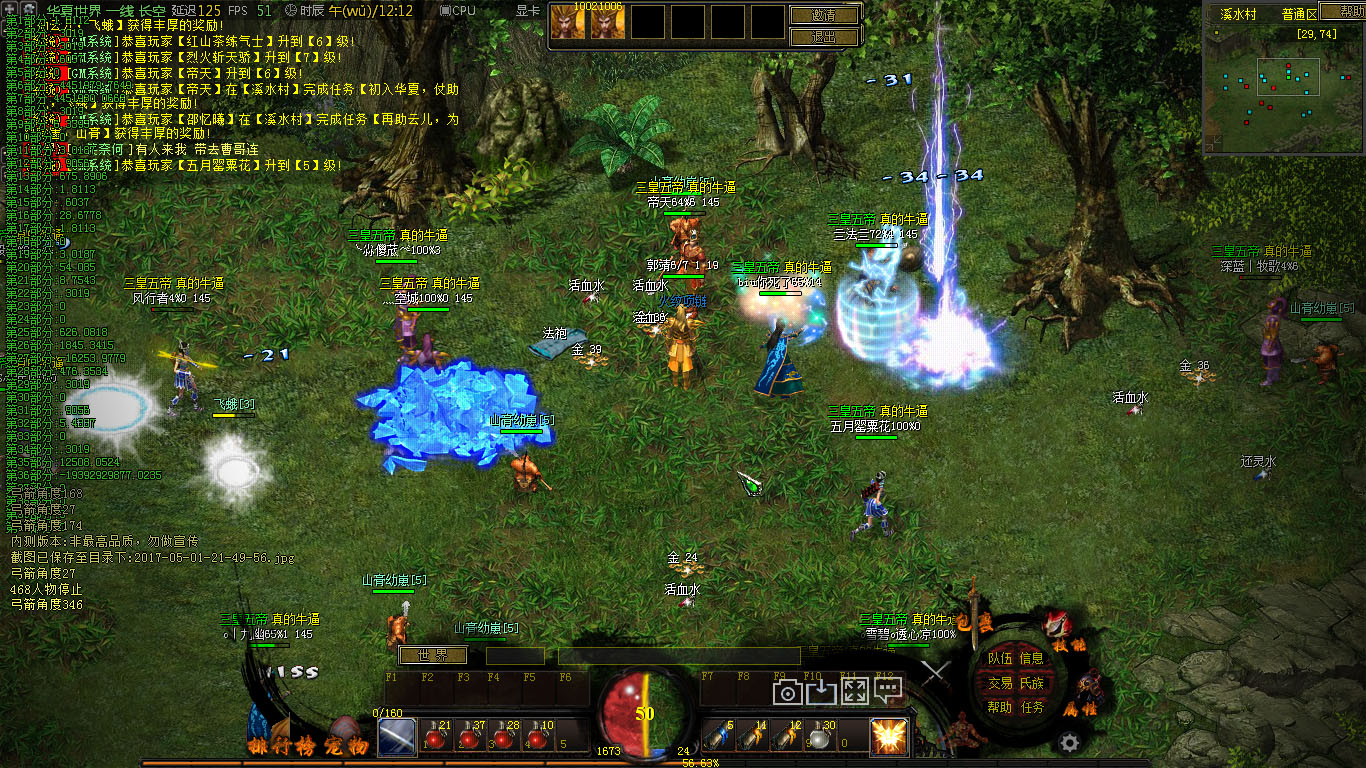
Task: Switch chat channel with 世界 button
Action: (433, 655)
